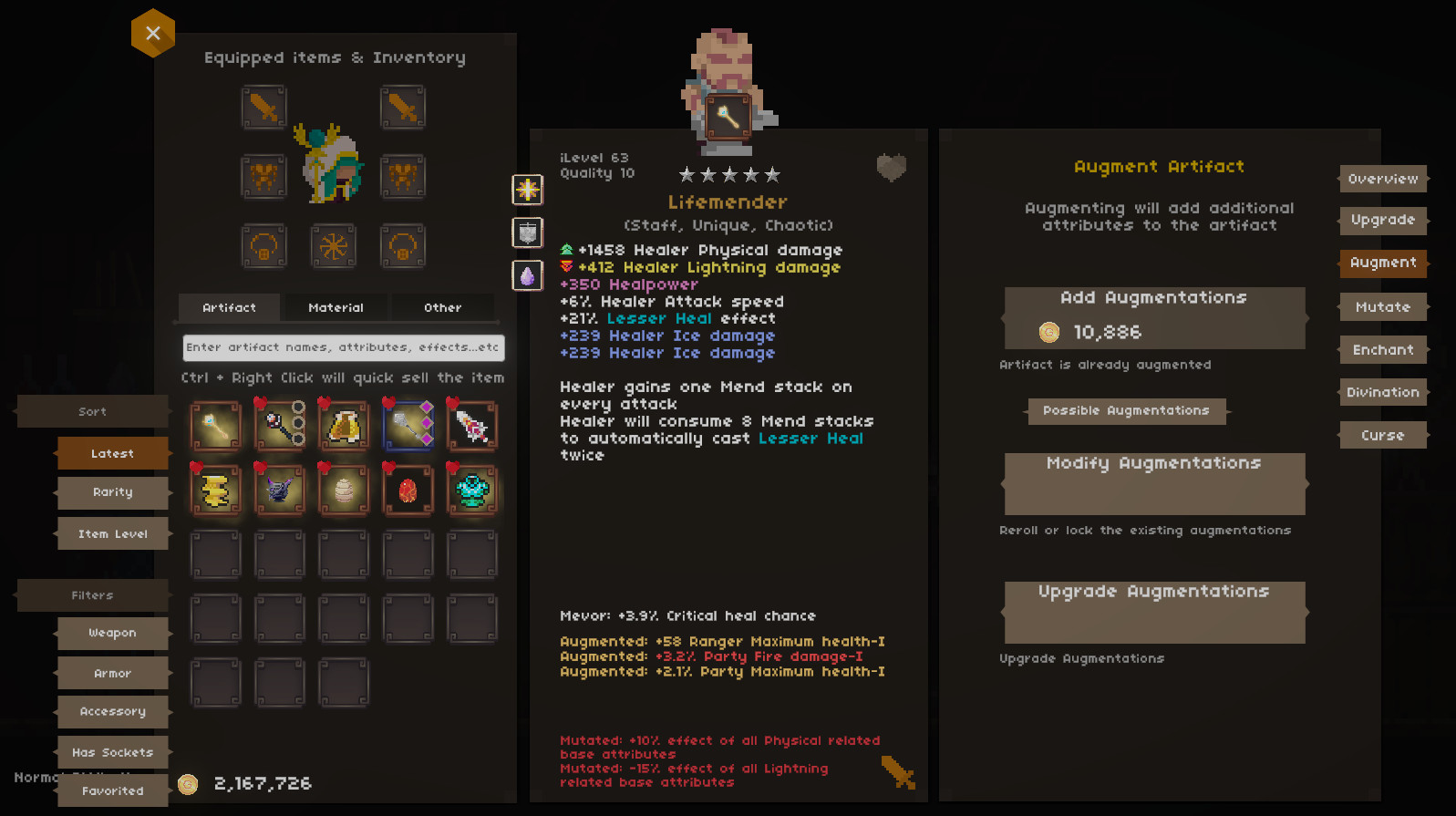Select the yellow scroll artifact in inventory
The height and width of the screenshot is (816, 1456).
click(x=216, y=490)
